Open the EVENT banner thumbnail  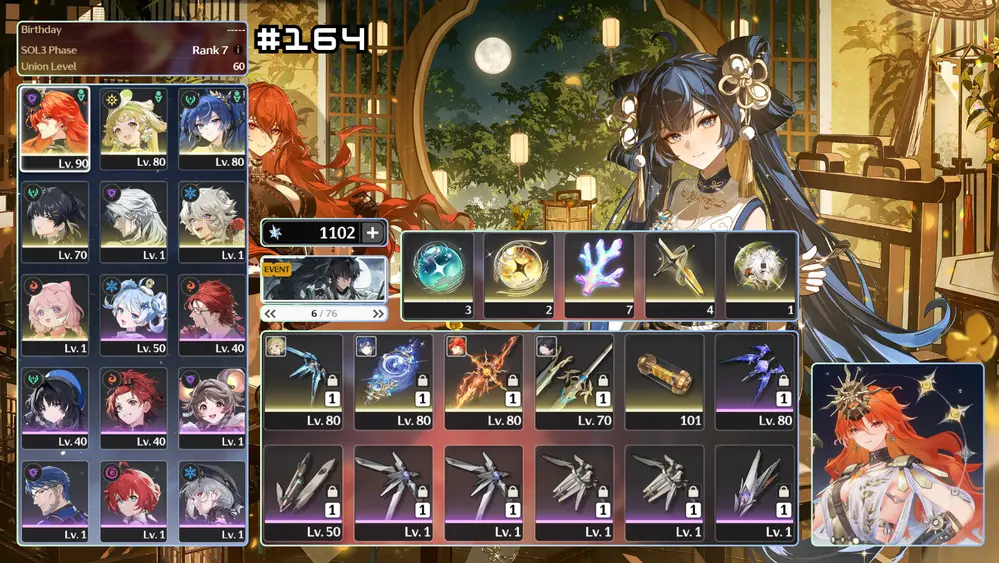point(324,280)
